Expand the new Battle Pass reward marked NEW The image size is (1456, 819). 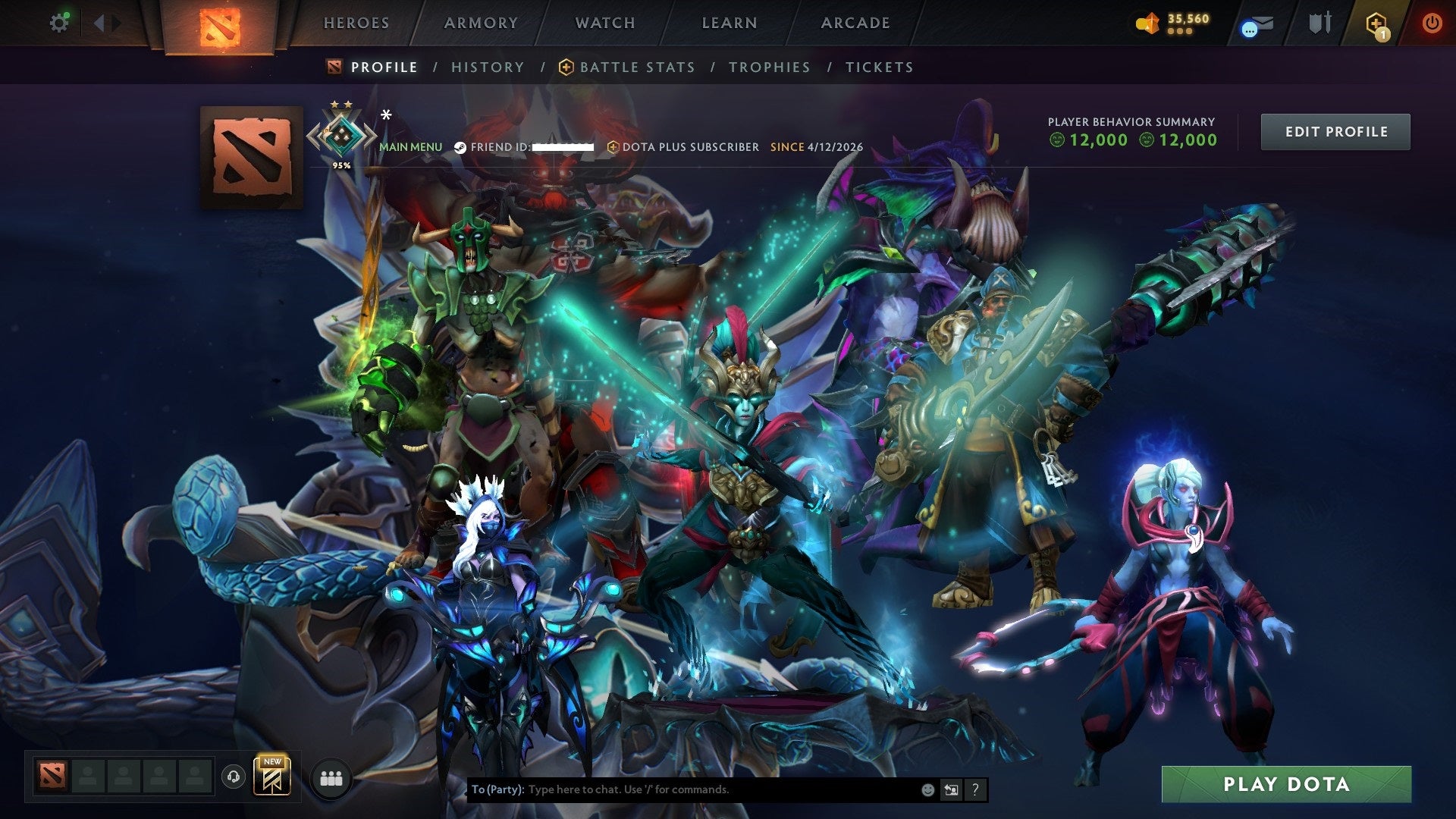pos(273,777)
